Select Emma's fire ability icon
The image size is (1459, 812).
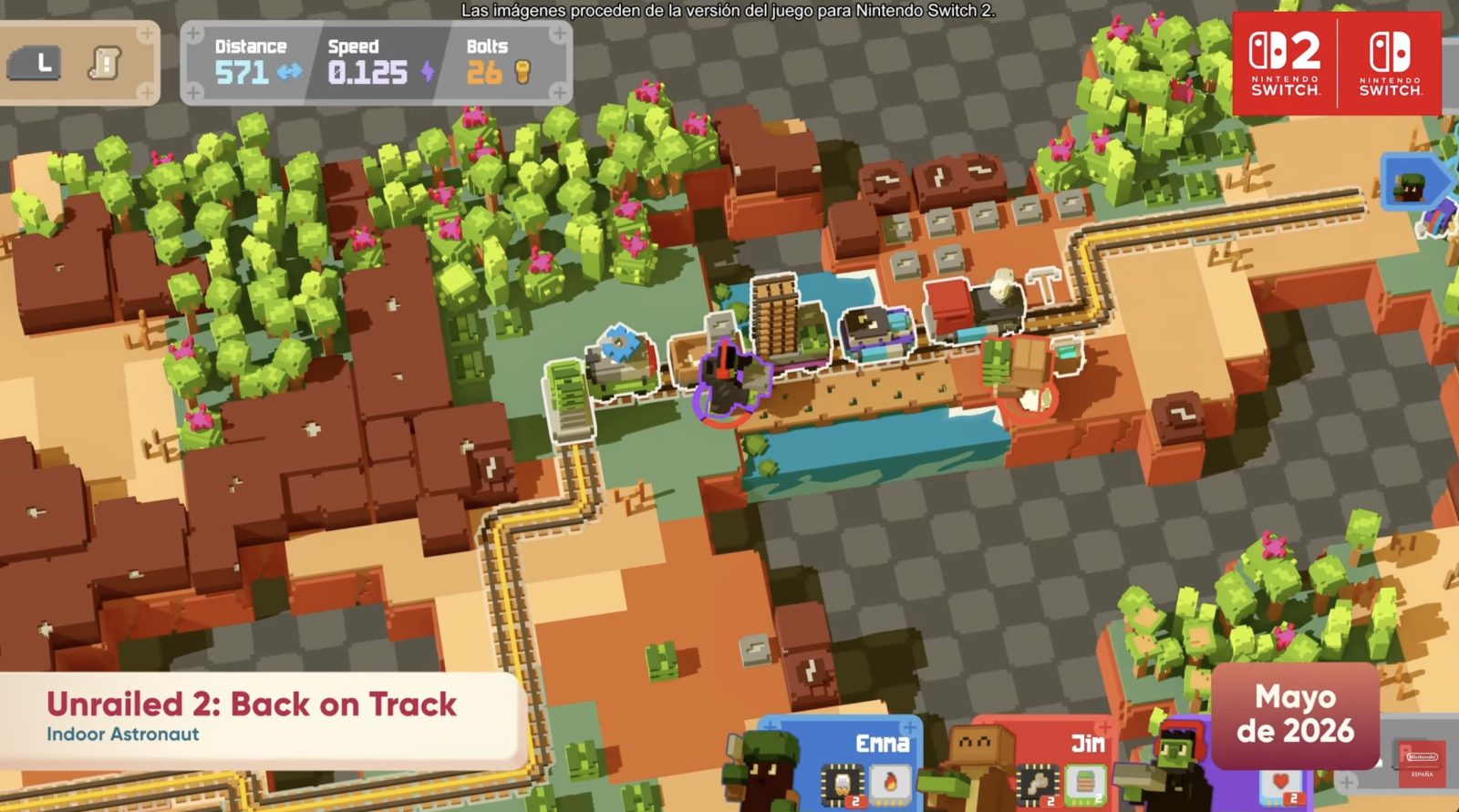pos(891,783)
